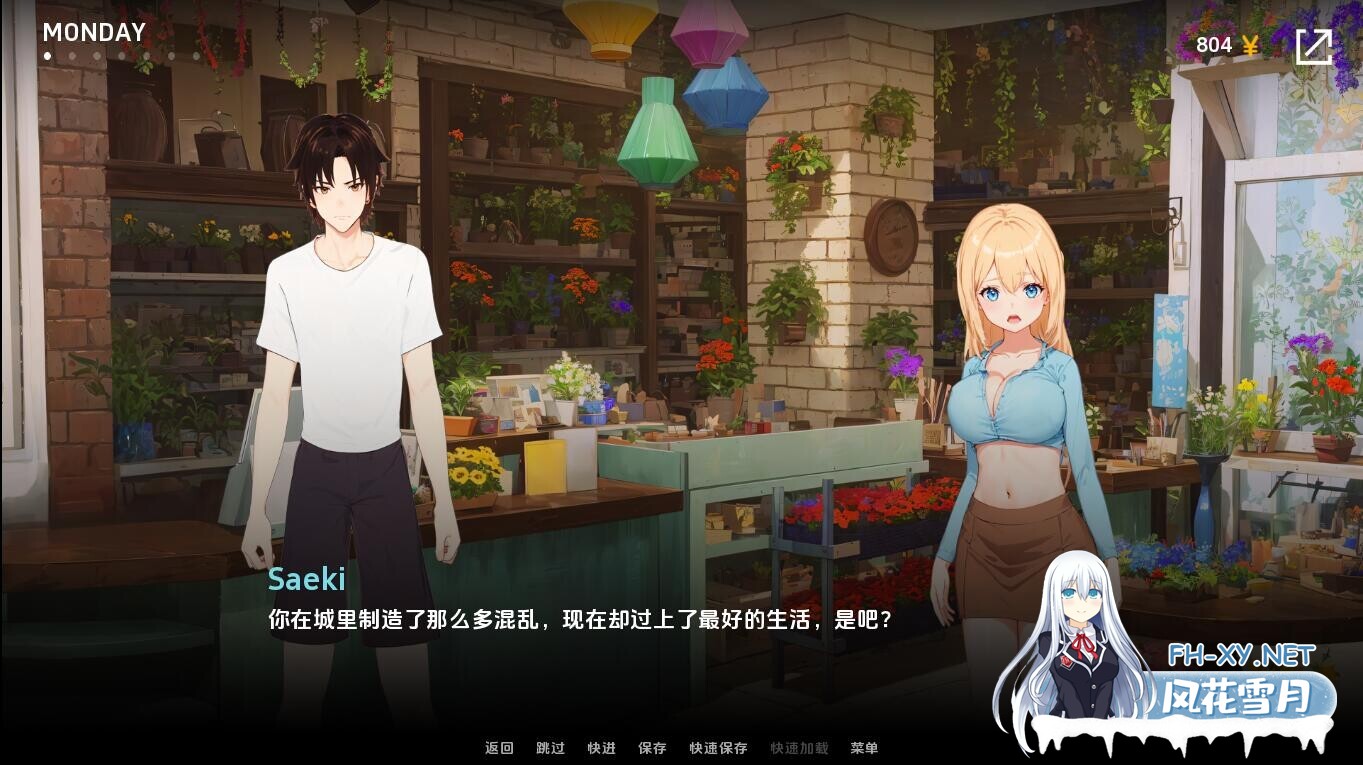Click the quick save (快速保存) option
Screen dimensions: 1363x765
tap(718, 748)
